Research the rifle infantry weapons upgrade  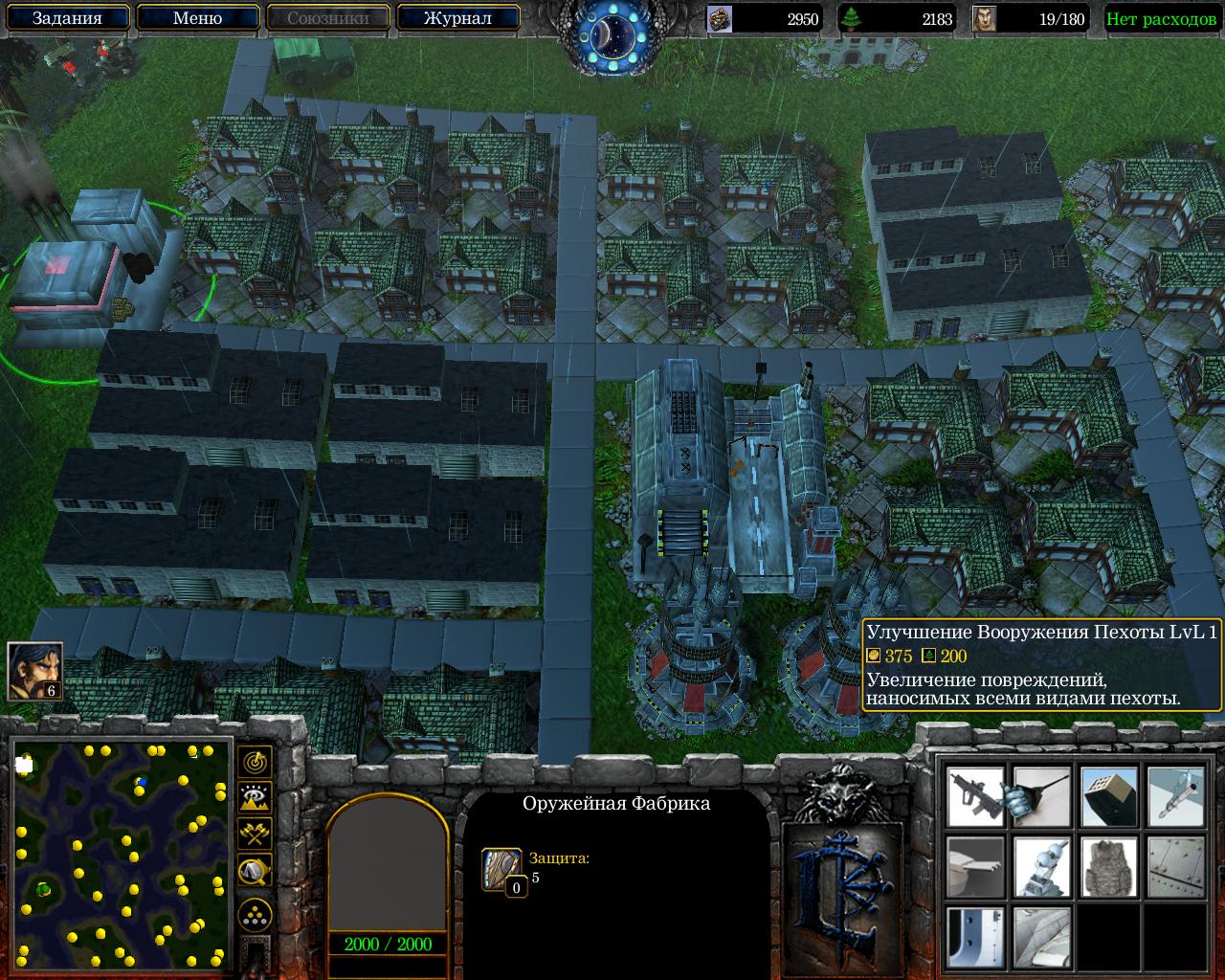[975, 796]
